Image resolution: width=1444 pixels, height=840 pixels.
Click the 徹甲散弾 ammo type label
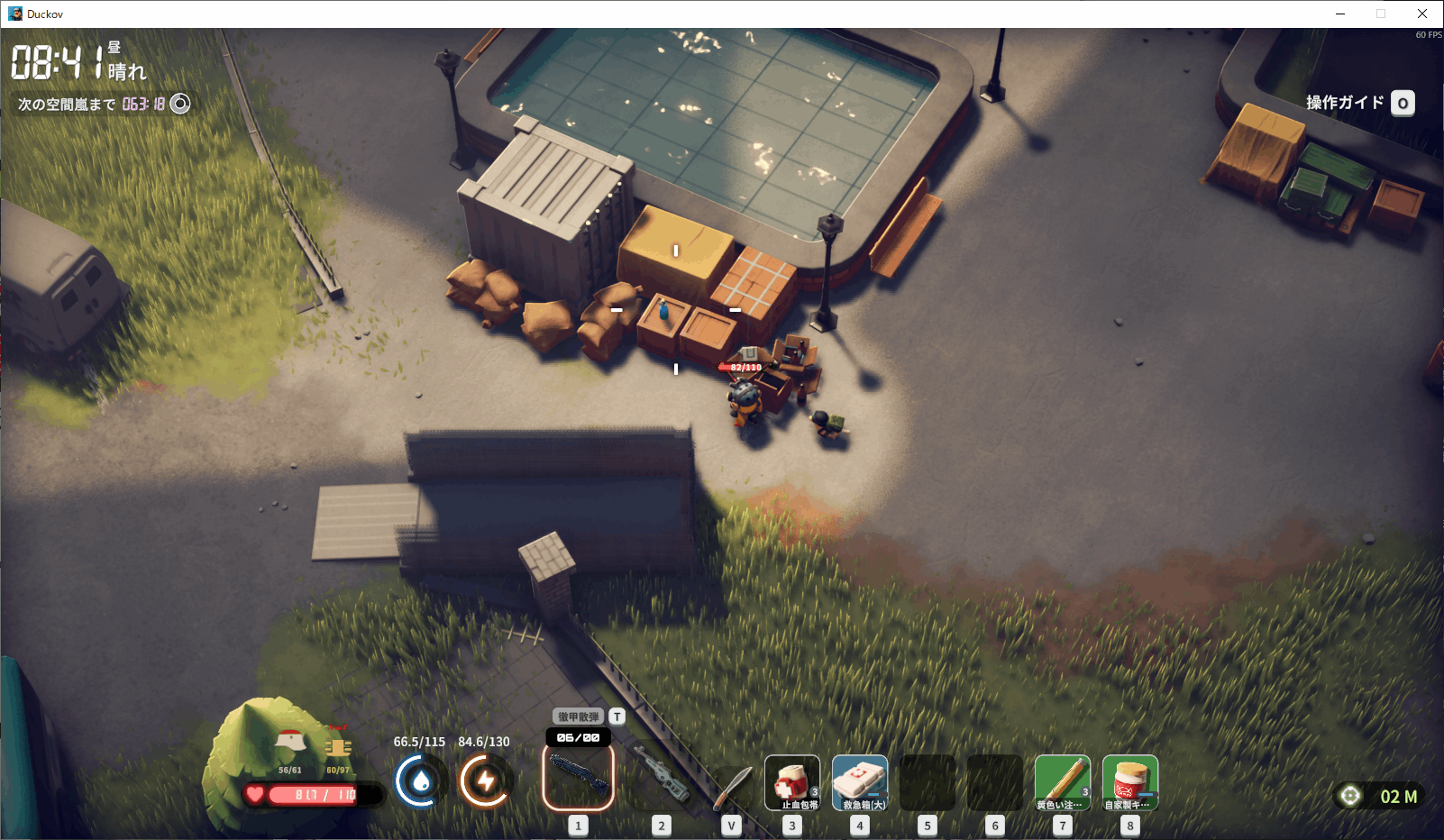tap(578, 717)
